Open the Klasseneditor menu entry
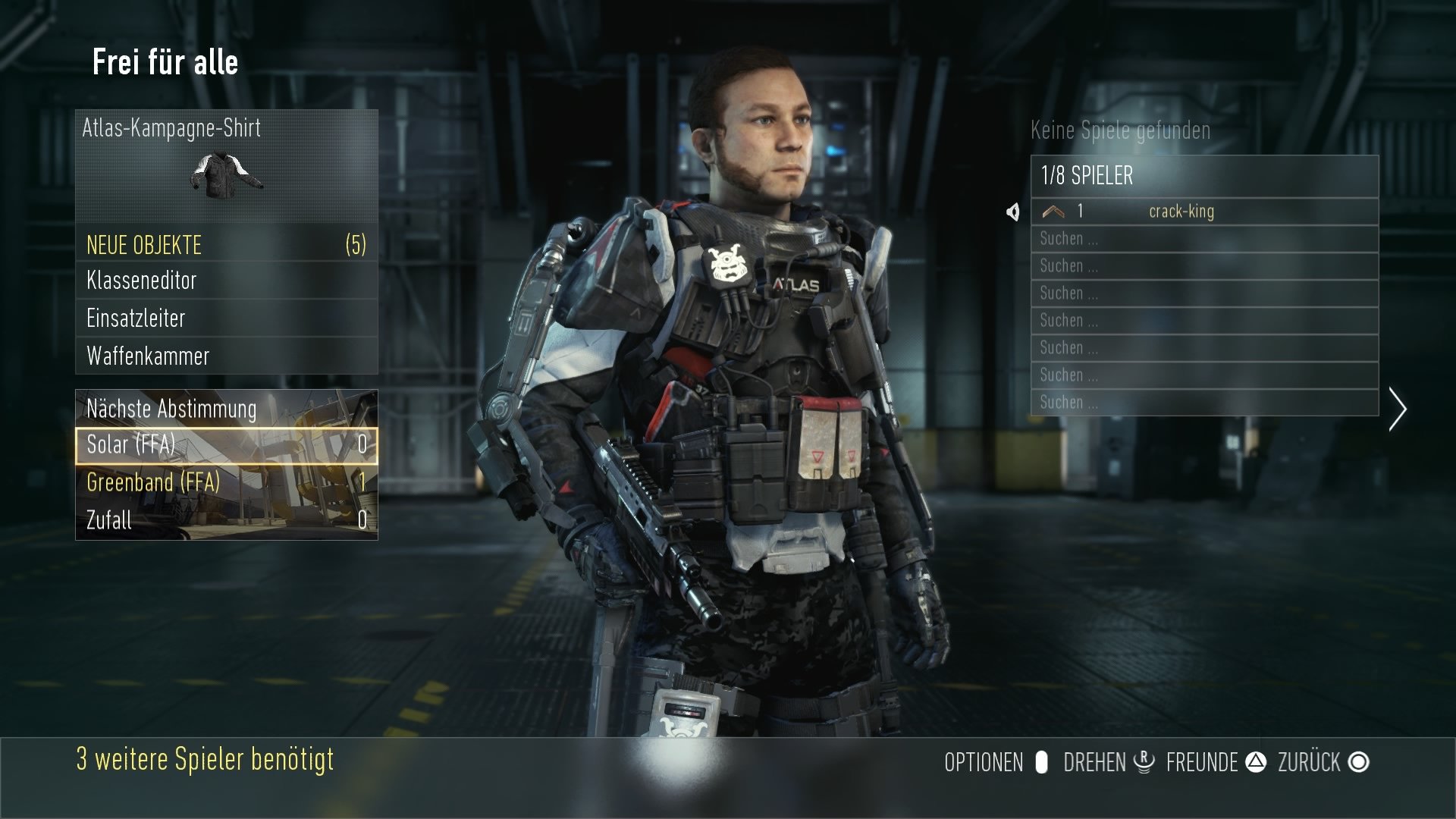 (141, 281)
